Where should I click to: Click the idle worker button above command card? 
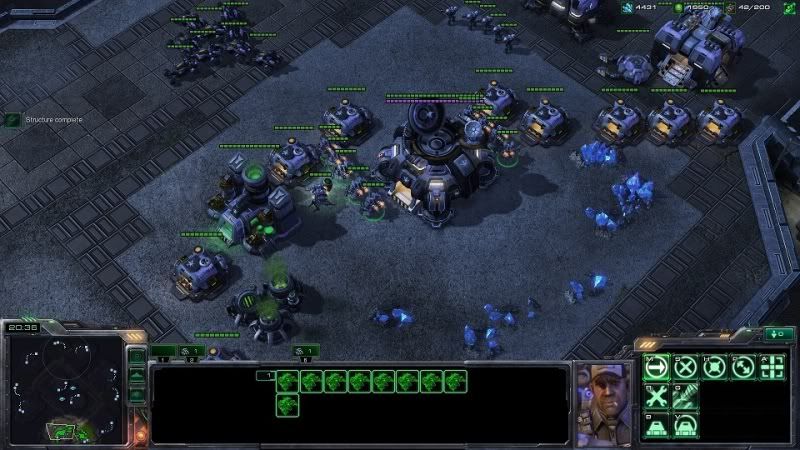click(778, 334)
